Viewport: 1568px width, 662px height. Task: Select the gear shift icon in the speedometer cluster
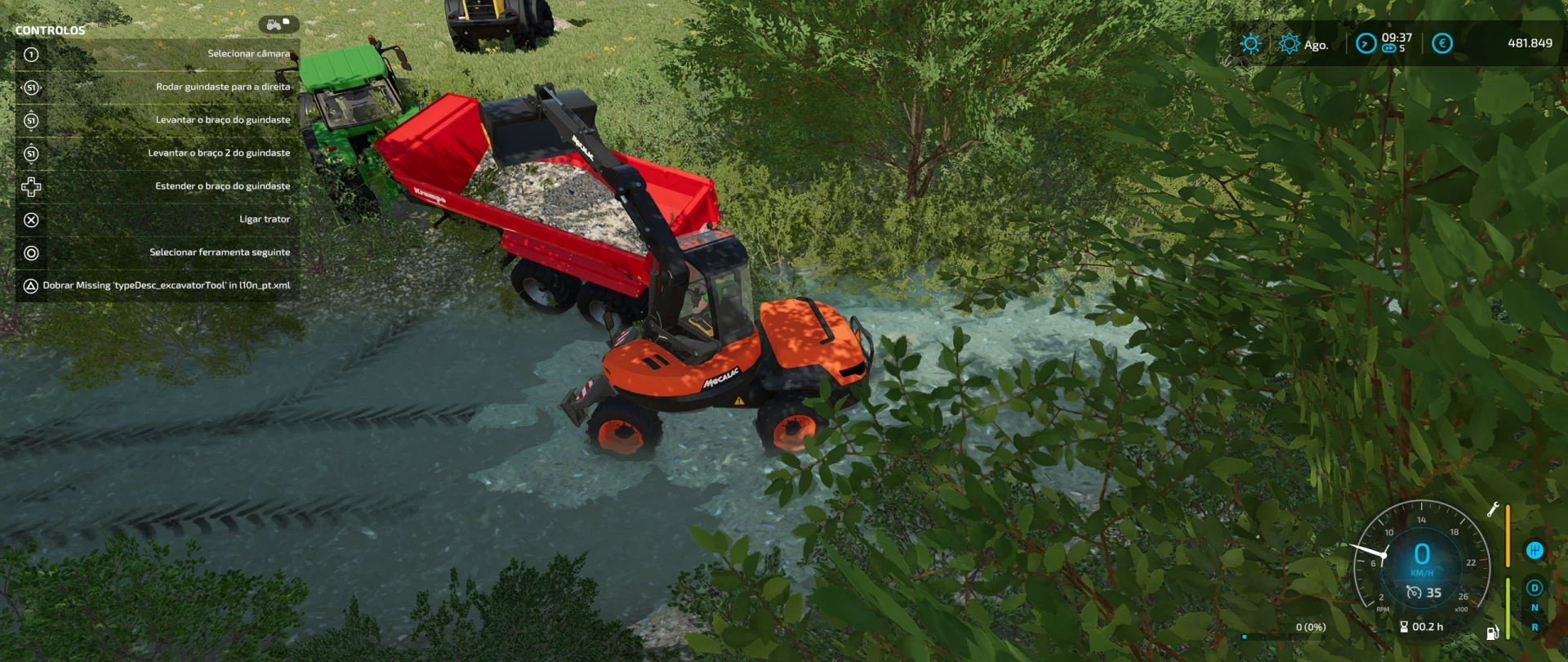pyautogui.click(x=1535, y=549)
